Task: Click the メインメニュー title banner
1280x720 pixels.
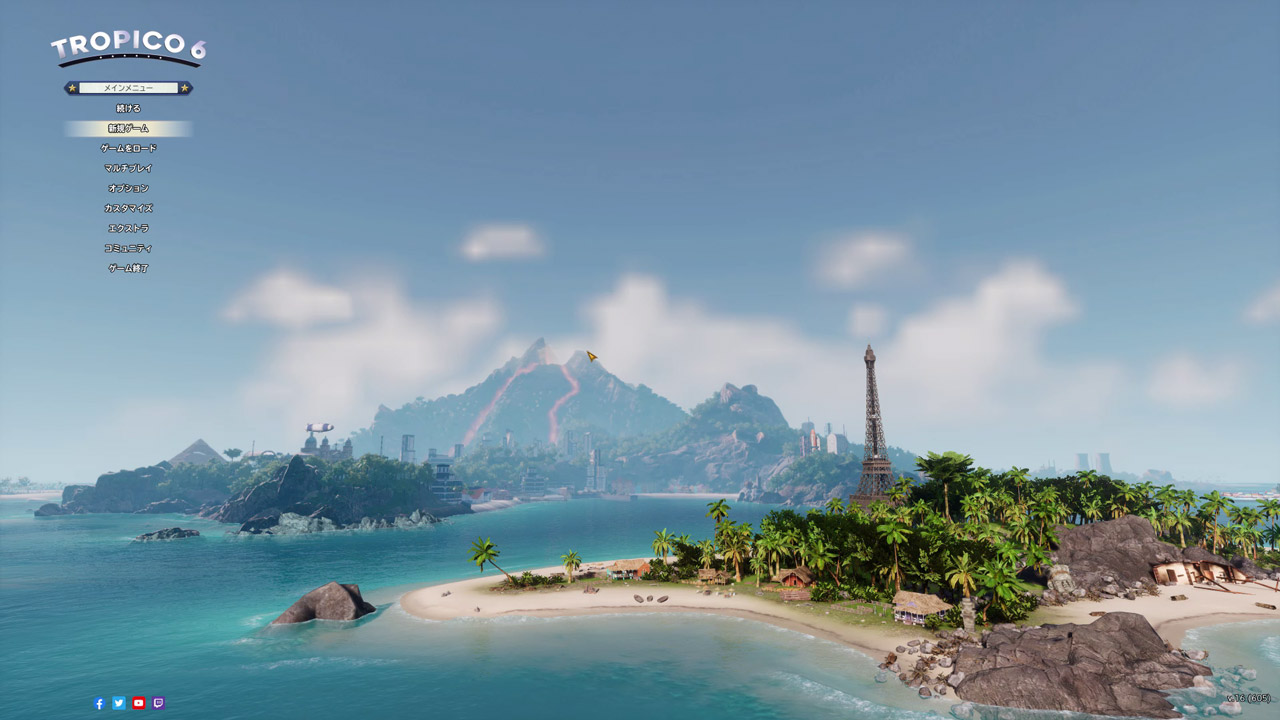Action: pyautogui.click(x=128, y=87)
